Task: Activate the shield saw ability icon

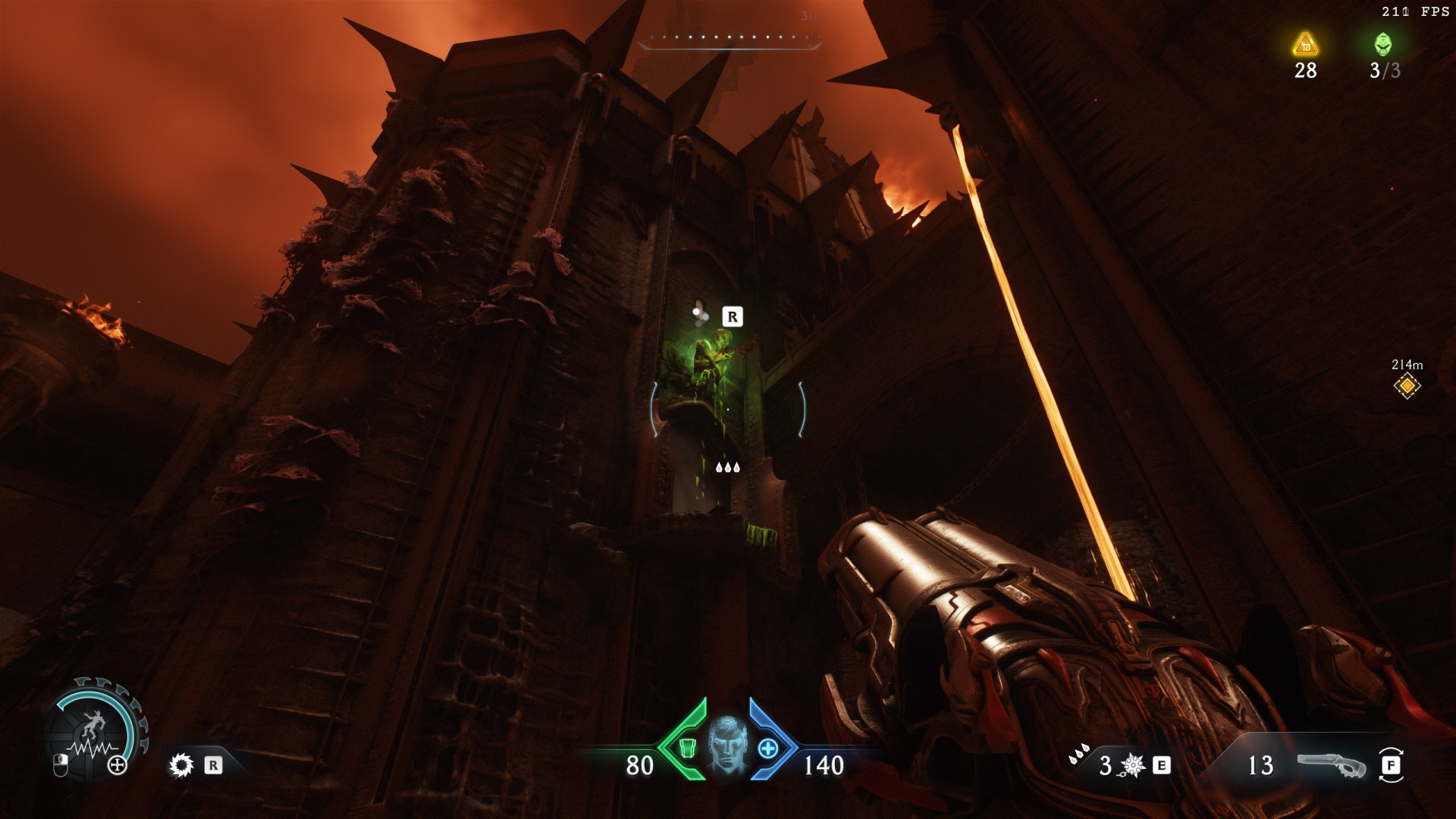Action: (181, 765)
